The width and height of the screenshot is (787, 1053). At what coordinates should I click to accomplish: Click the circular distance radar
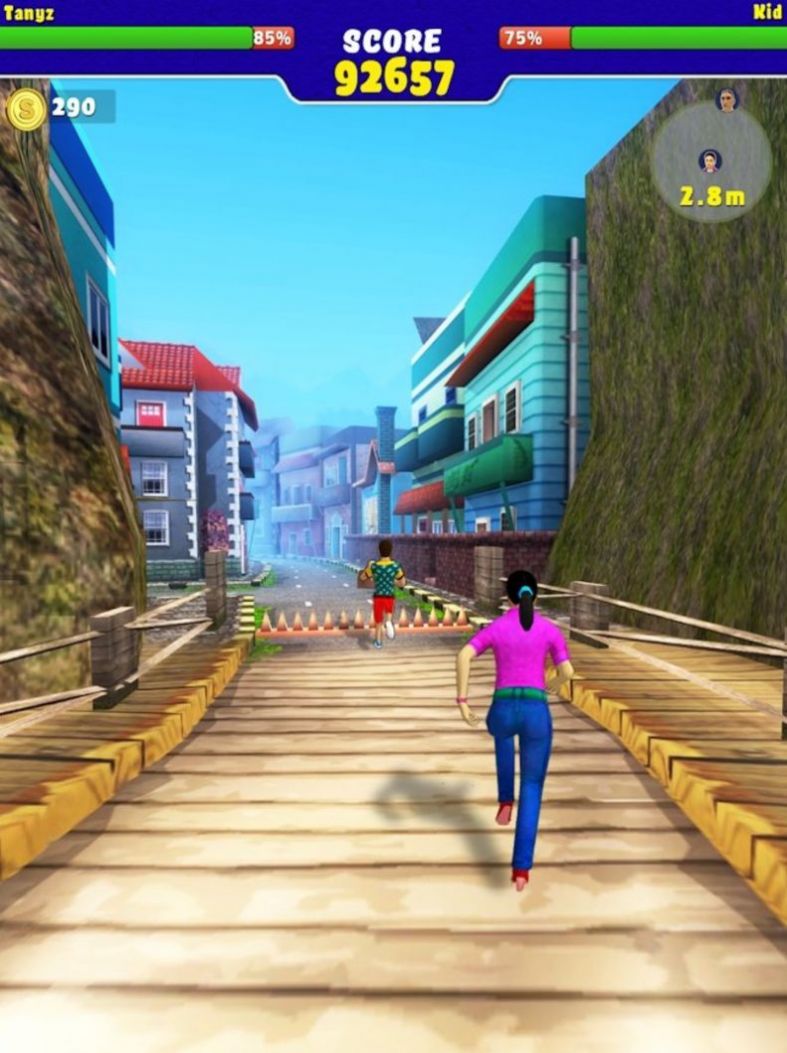click(x=711, y=162)
